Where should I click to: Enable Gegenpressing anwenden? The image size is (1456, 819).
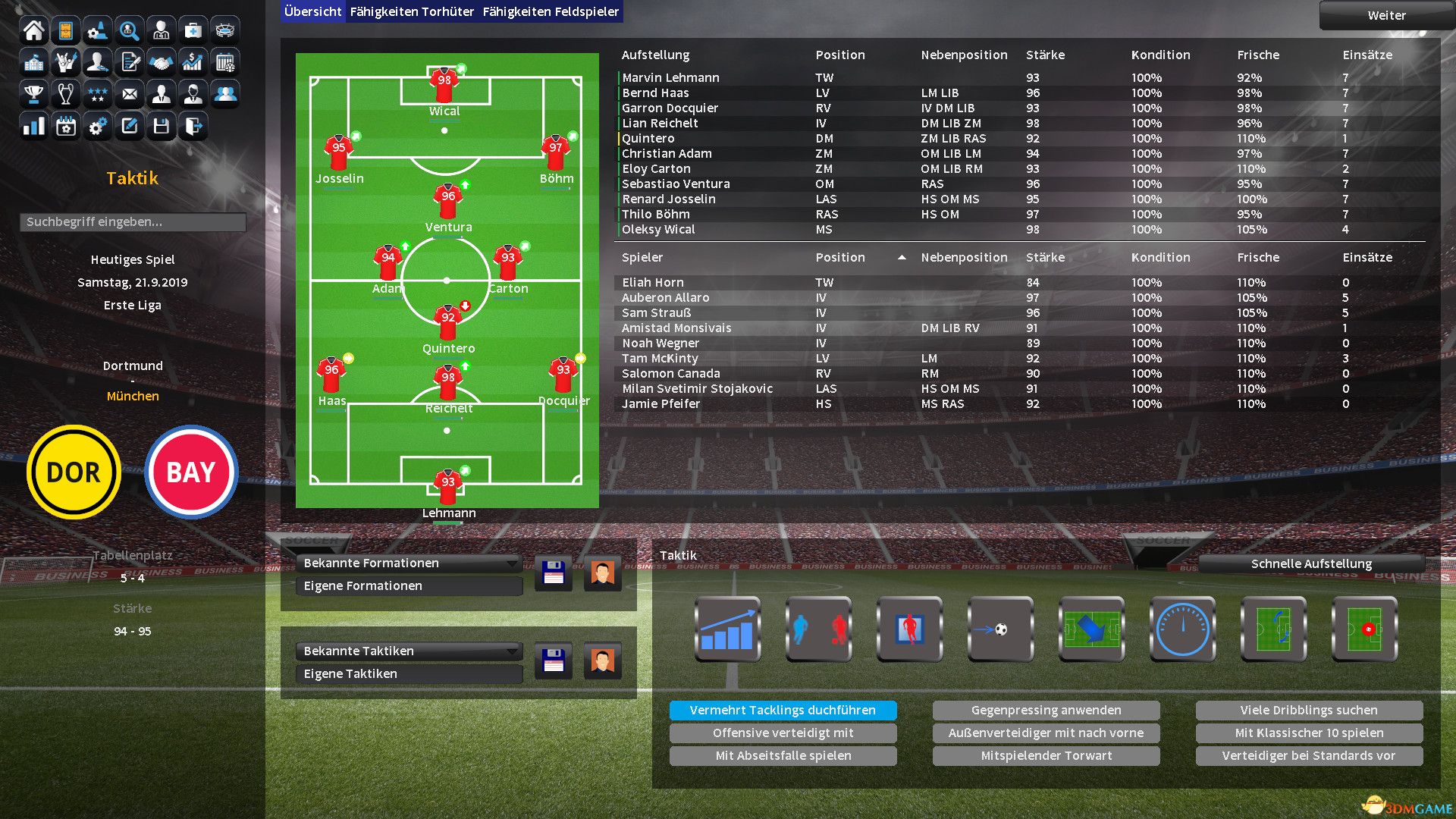click(x=1046, y=710)
